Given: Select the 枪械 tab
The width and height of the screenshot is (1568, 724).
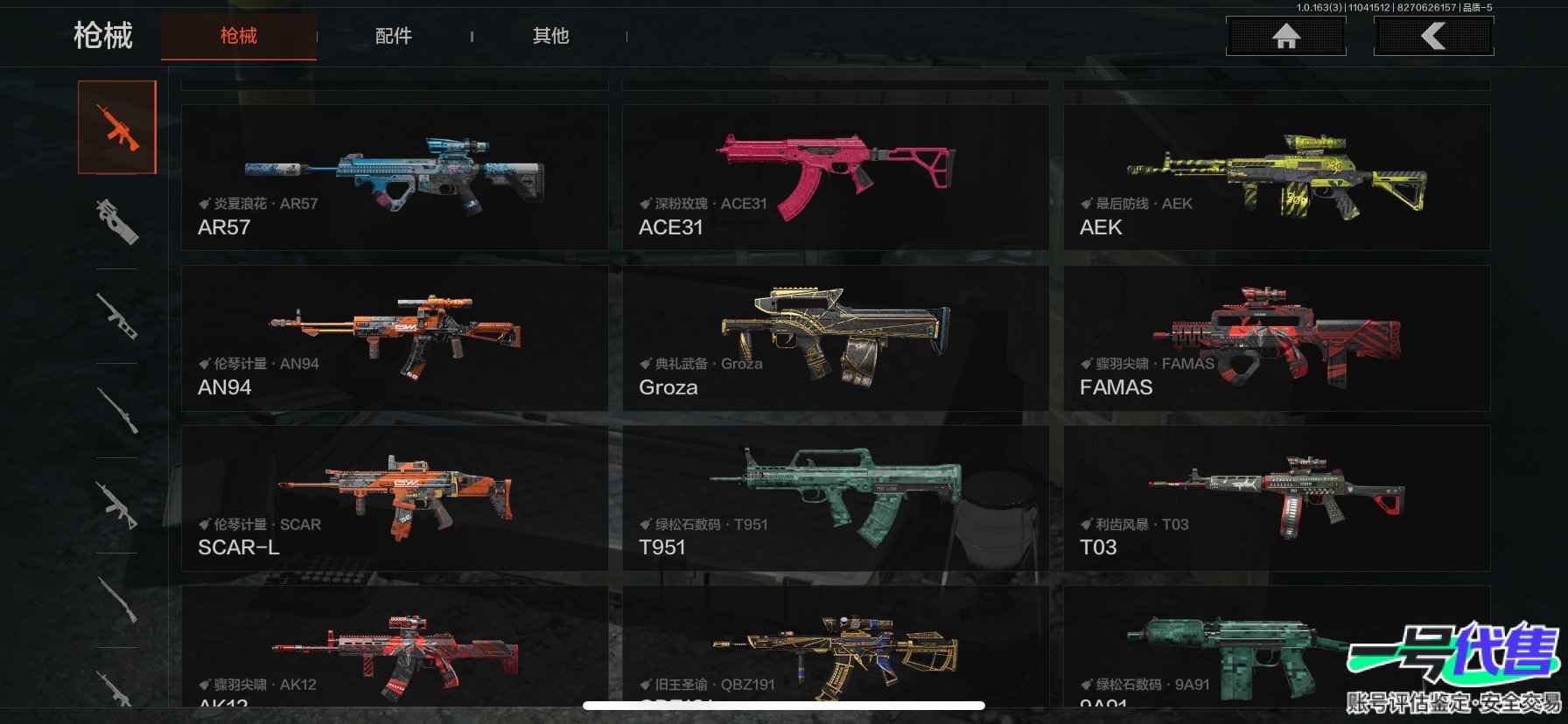Looking at the screenshot, I should pyautogui.click(x=238, y=36).
